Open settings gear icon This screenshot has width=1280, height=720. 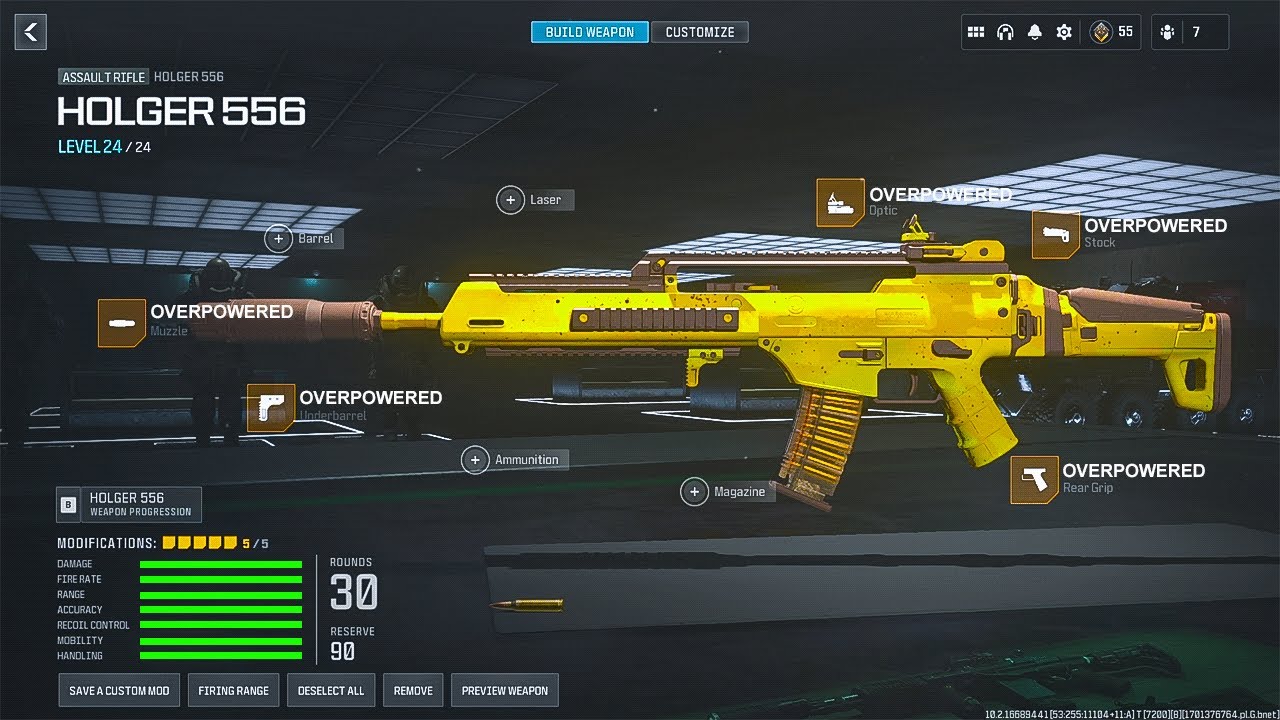pos(1064,32)
